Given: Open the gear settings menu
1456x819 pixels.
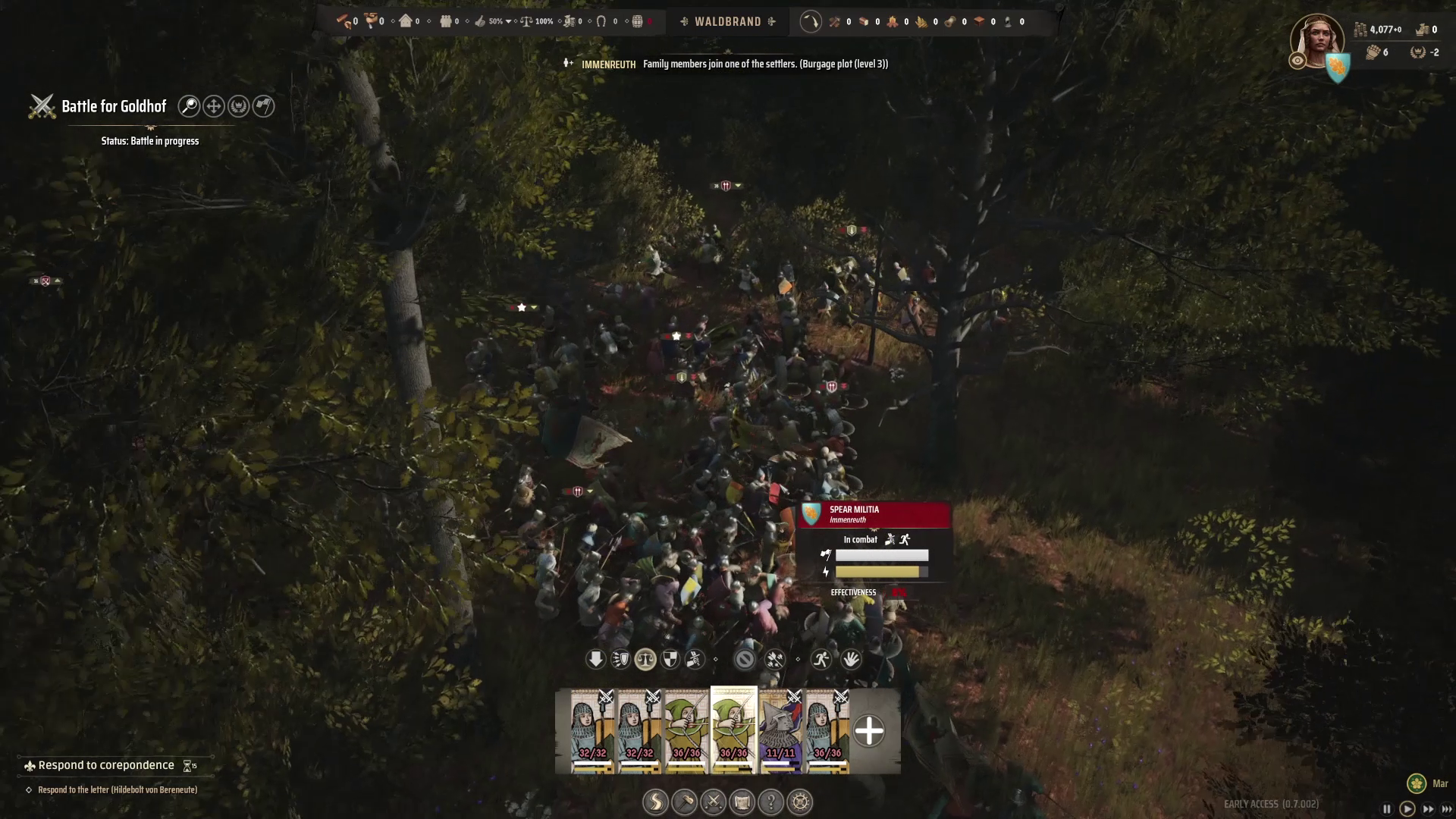Looking at the screenshot, I should pos(800,802).
